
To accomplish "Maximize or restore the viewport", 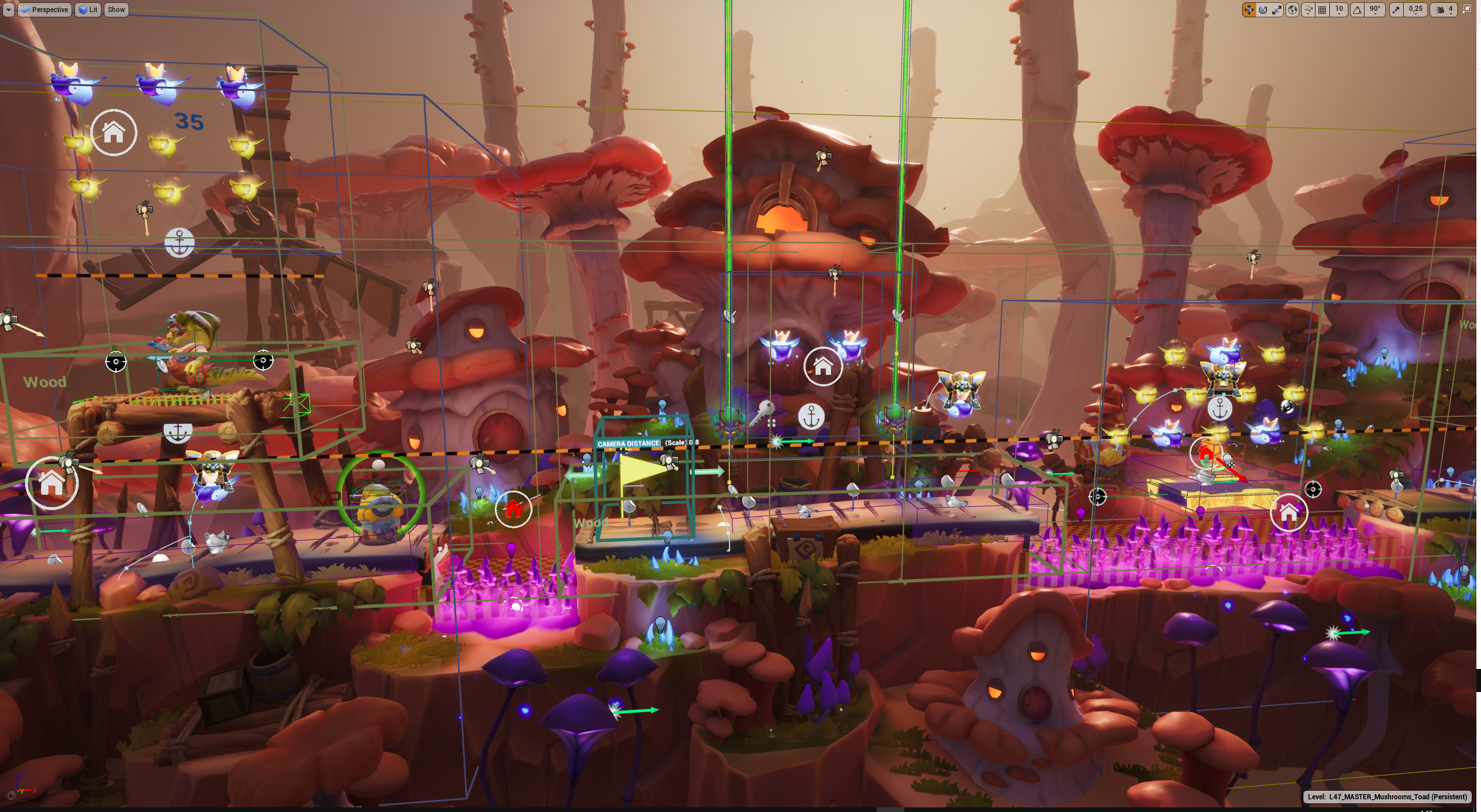I will point(1467,10).
